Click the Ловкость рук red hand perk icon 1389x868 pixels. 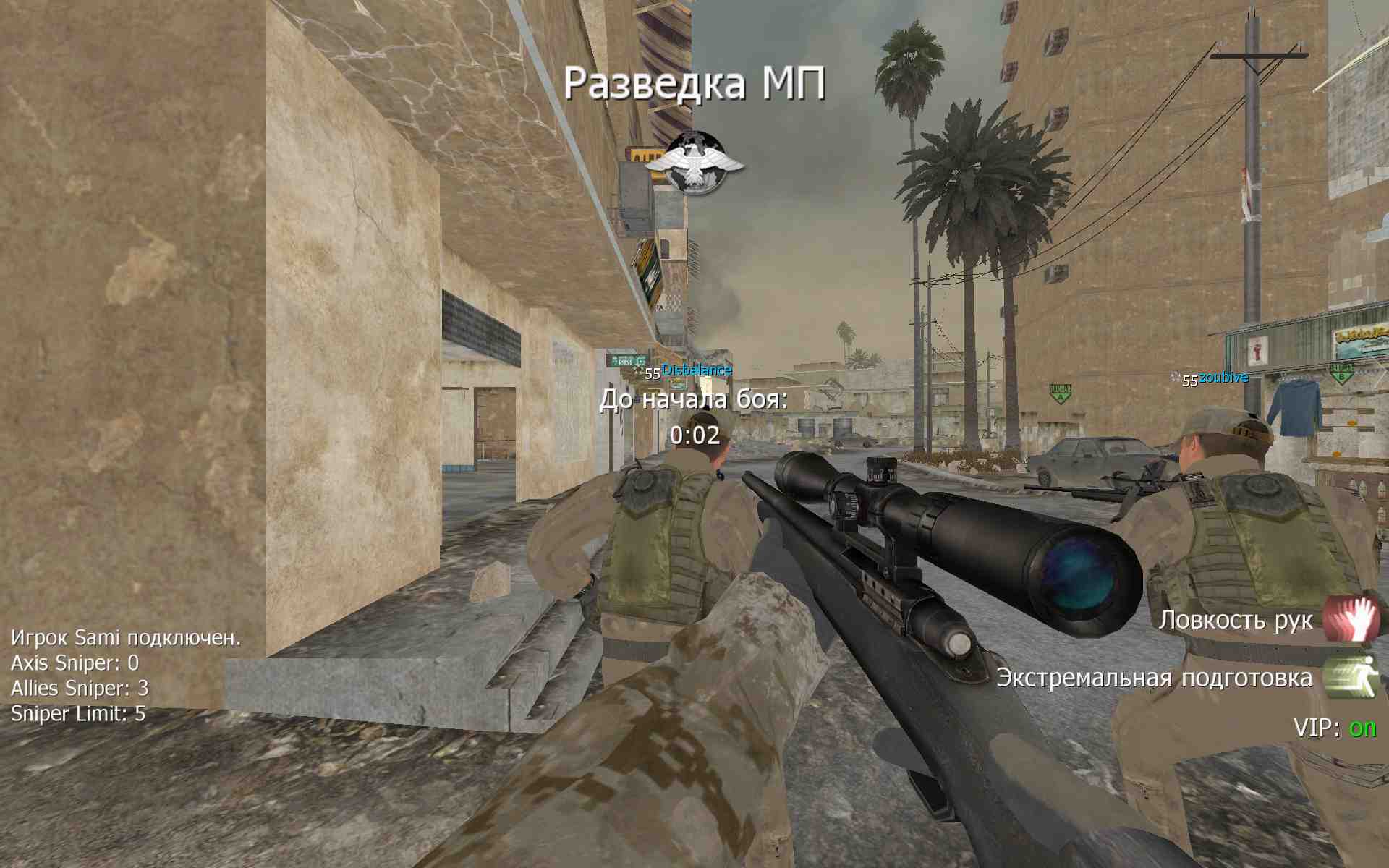[x=1351, y=618]
